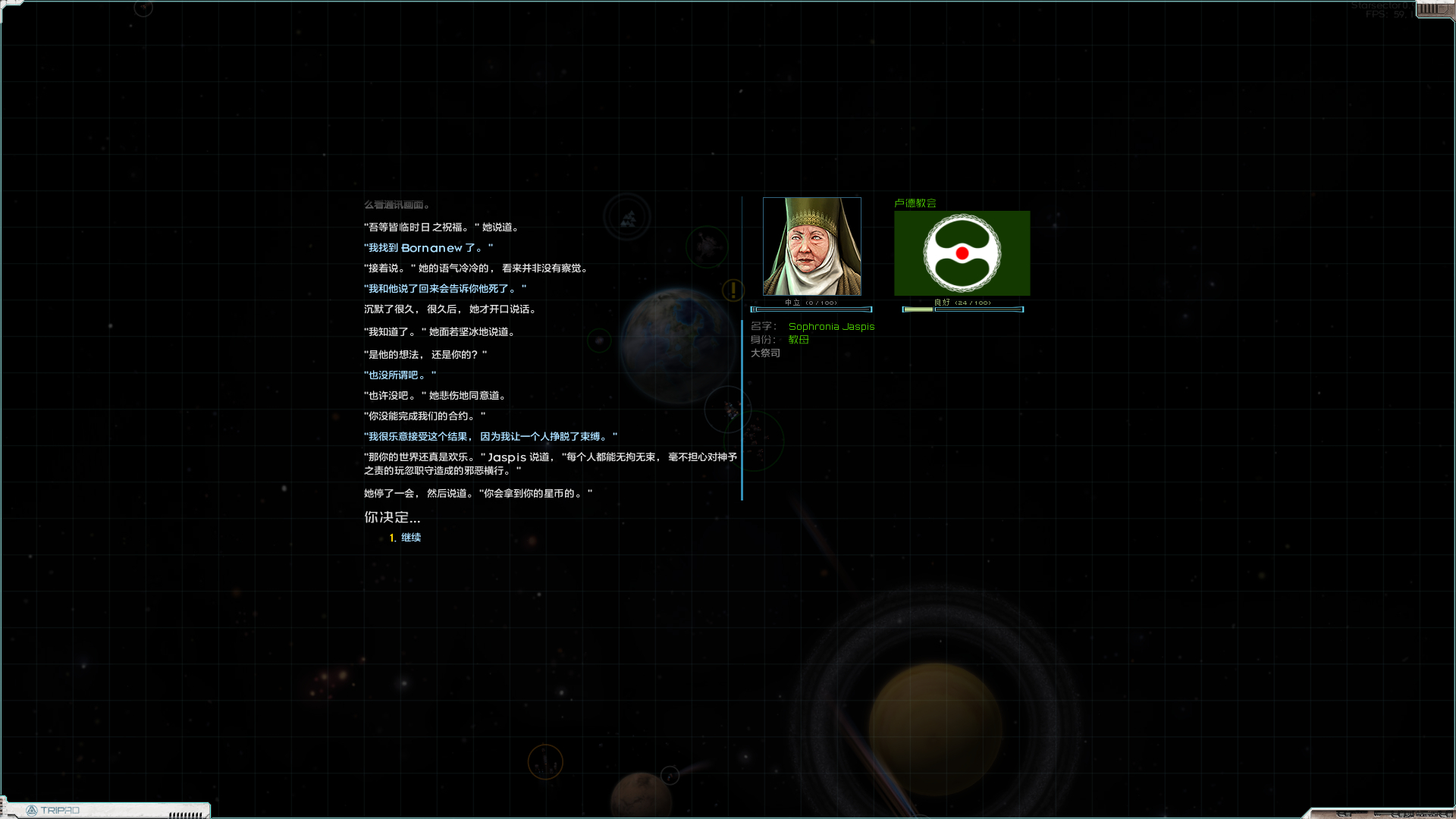Click the orange circular jump point marker
Image resolution: width=1456 pixels, height=819 pixels.
point(545,761)
